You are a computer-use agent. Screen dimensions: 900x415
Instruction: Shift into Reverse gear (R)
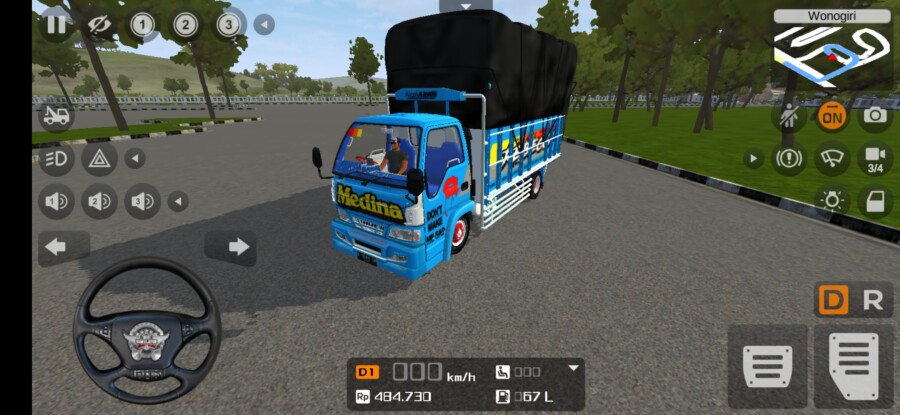click(872, 300)
